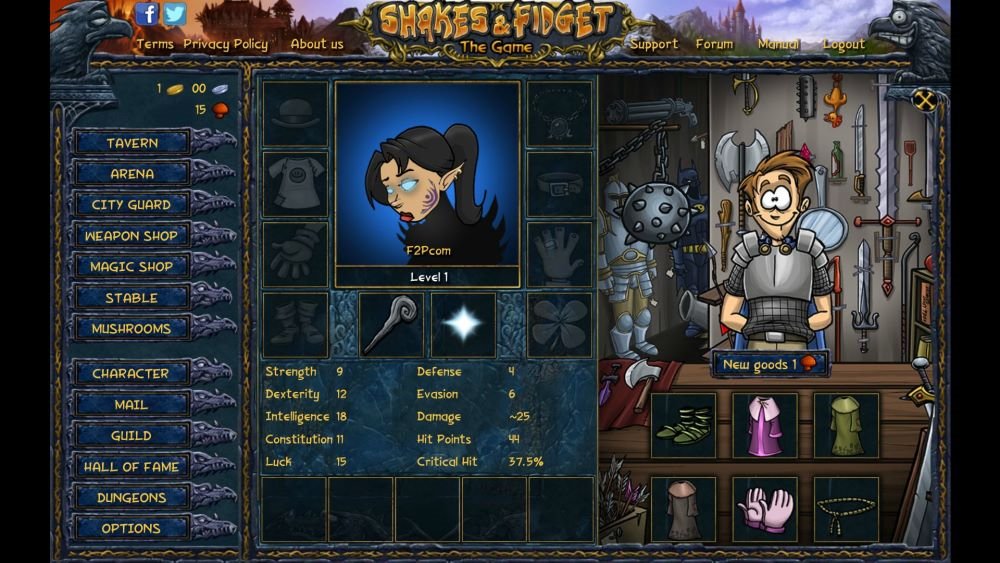Check the Mail
The width and height of the screenshot is (1000, 563).
point(132,405)
